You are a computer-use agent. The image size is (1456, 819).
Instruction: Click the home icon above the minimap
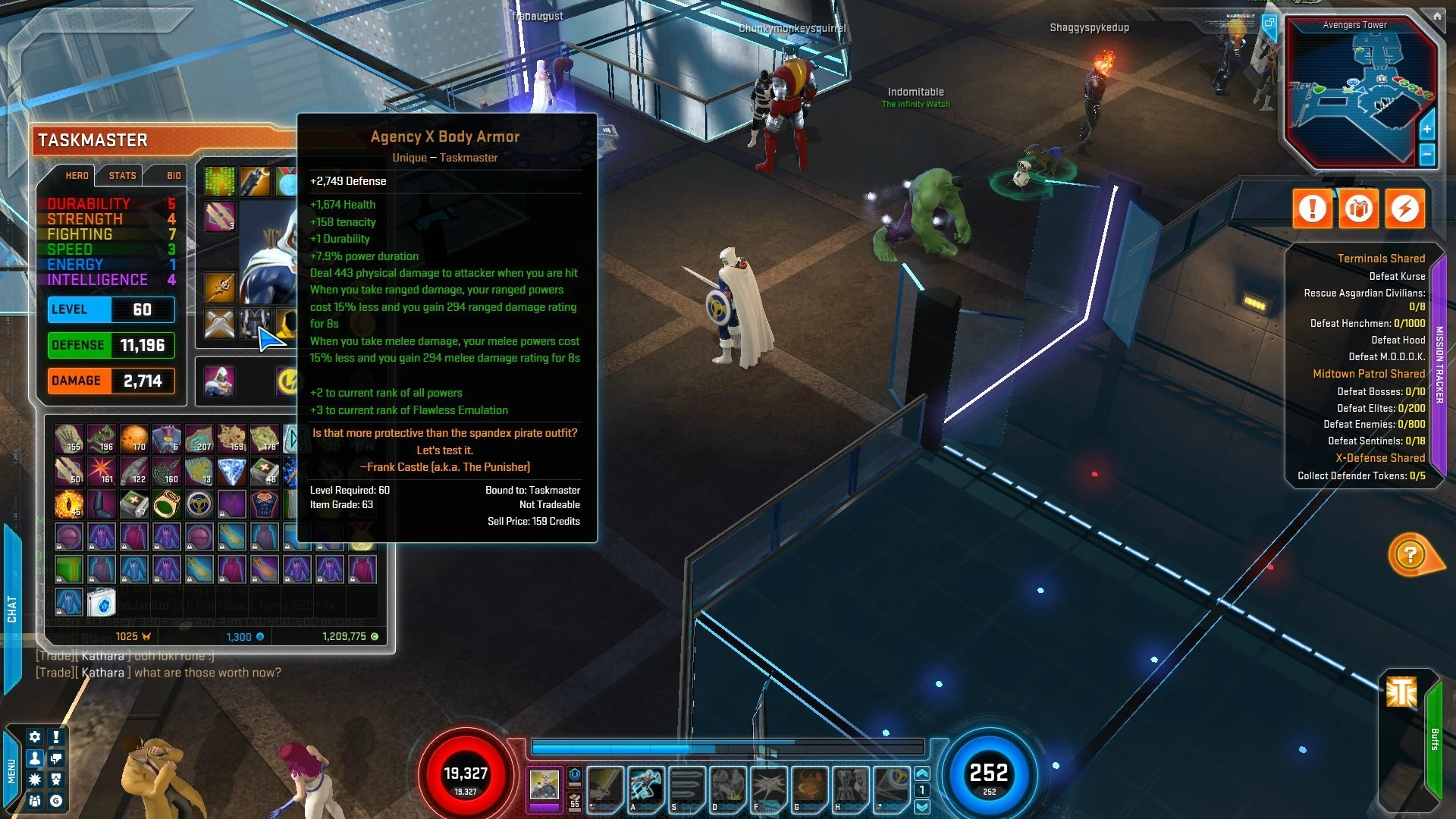coord(1436,15)
